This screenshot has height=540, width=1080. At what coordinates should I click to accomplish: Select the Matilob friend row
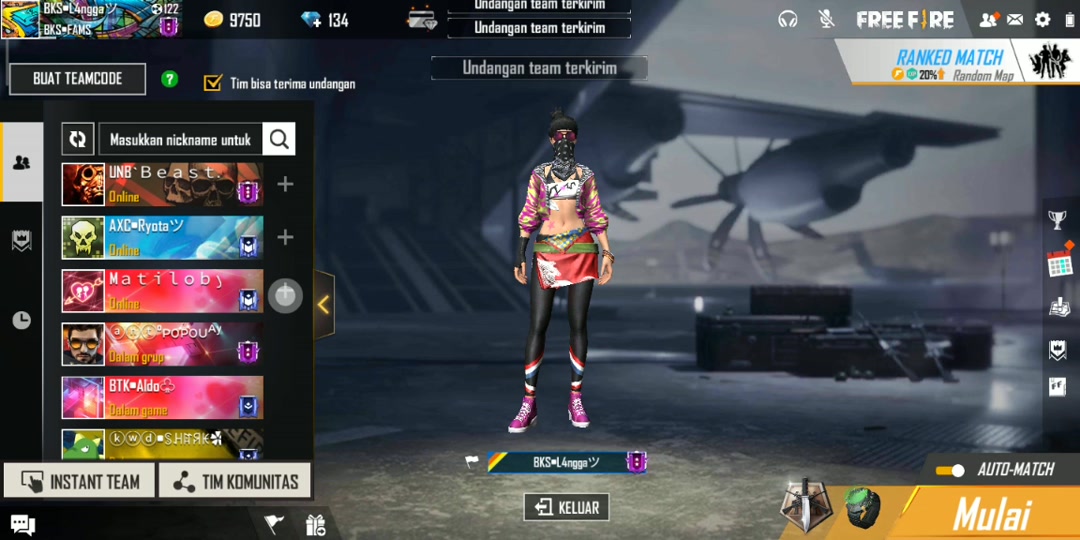[162, 291]
